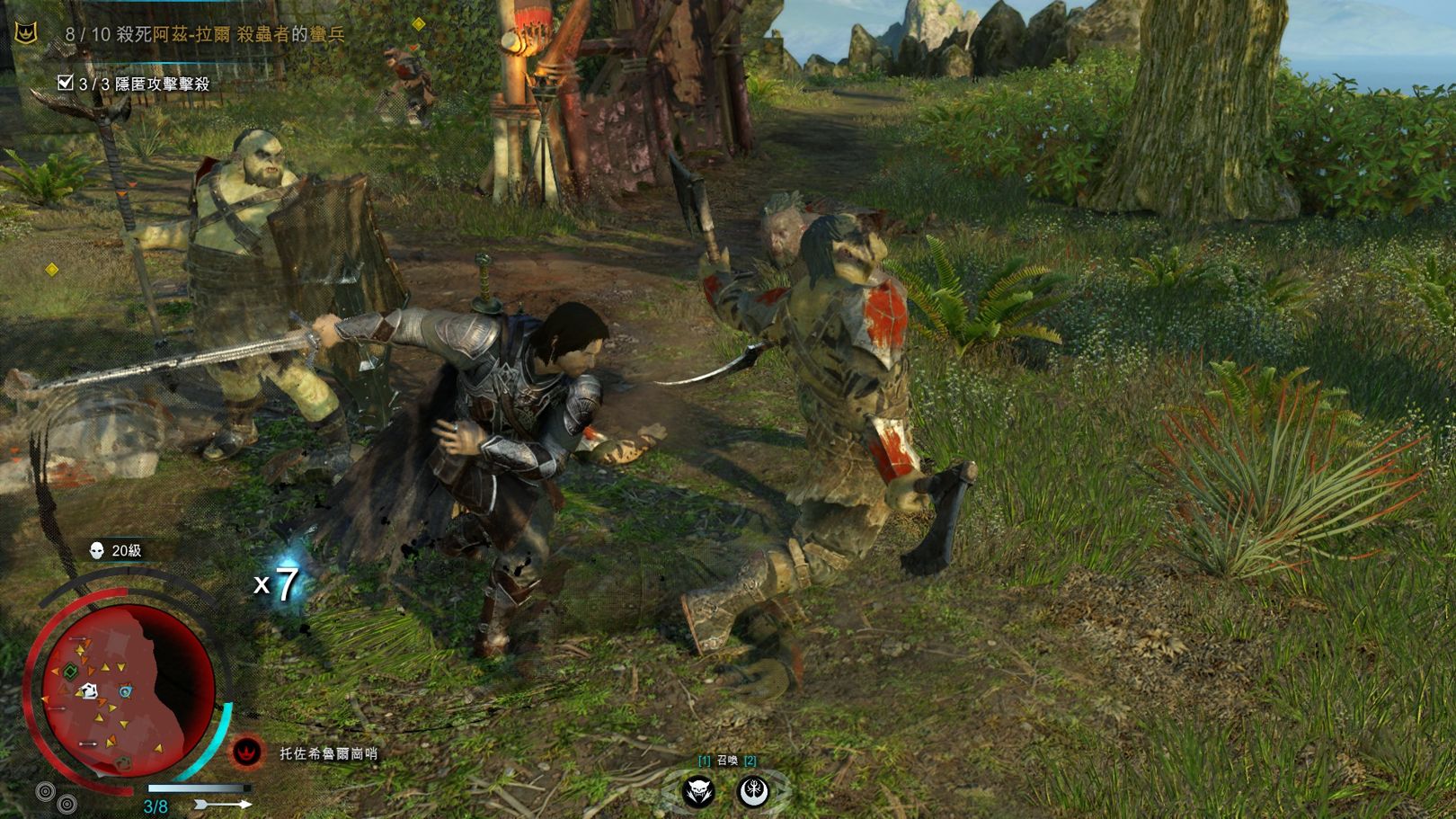Select the red outpost emblem for 托佐希魯爾崗哨
Screen dimensions: 1456x819
point(247,752)
